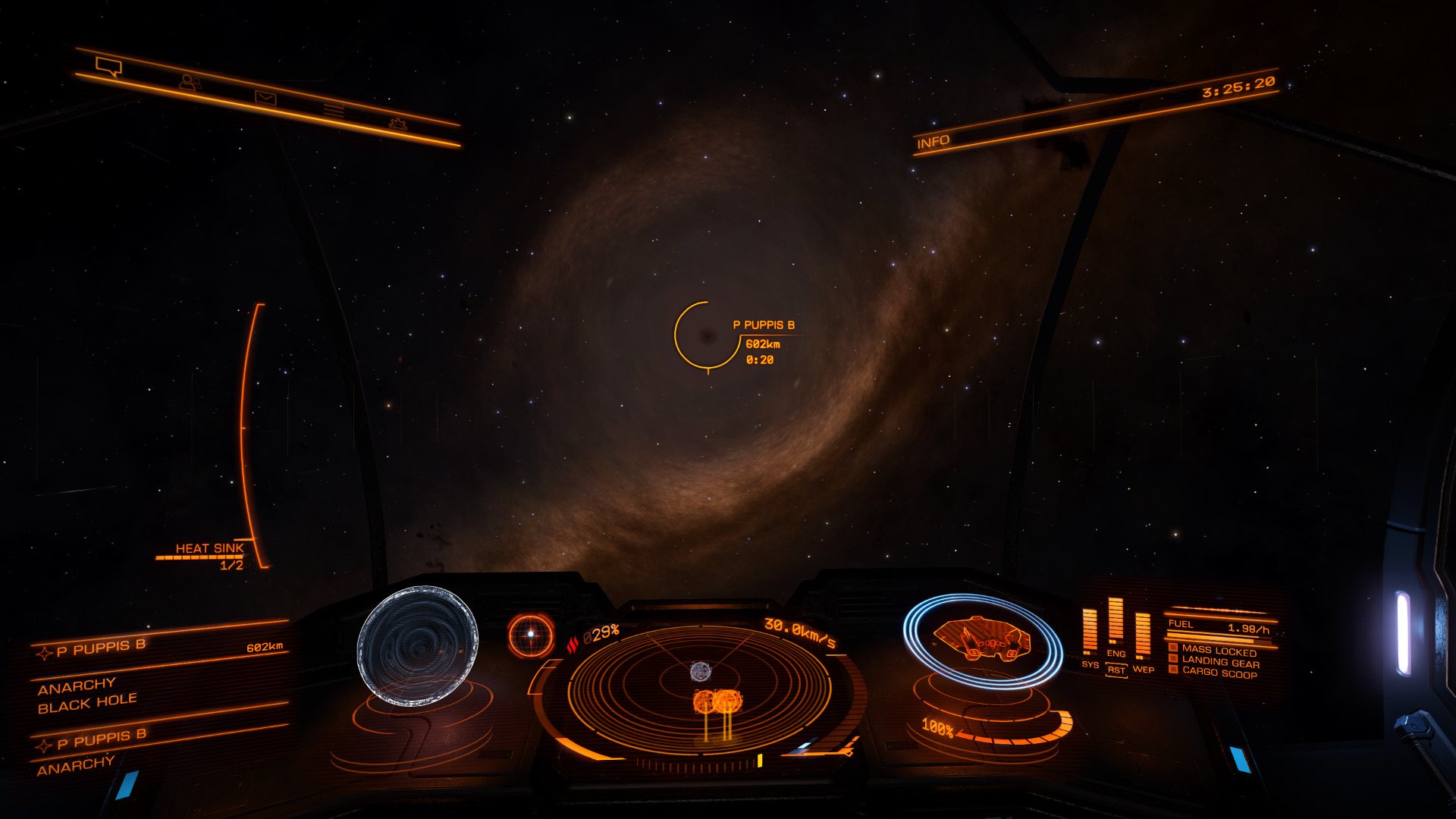The image size is (1456, 819).
Task: Click the circular radar scanner
Action: point(699,688)
